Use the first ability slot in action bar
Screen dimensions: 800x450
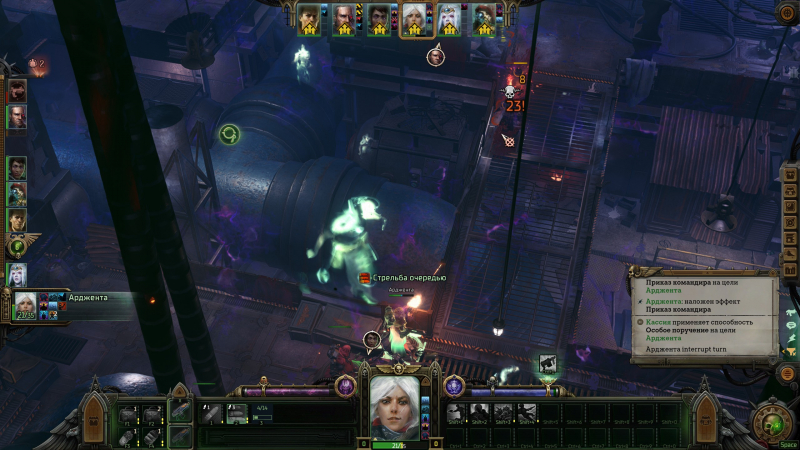click(x=455, y=411)
